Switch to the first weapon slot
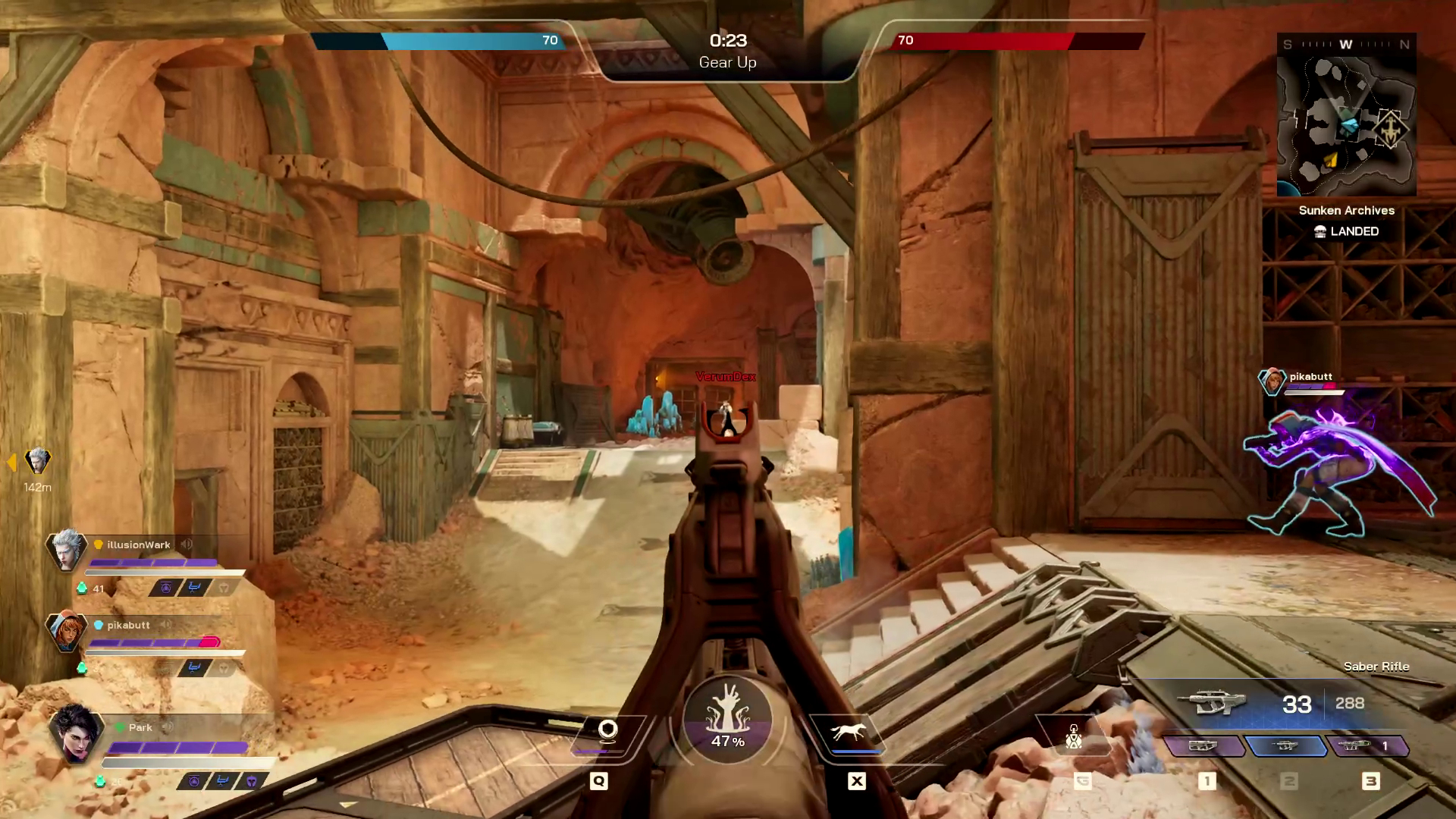This screenshot has width=1456, height=819. (1203, 746)
